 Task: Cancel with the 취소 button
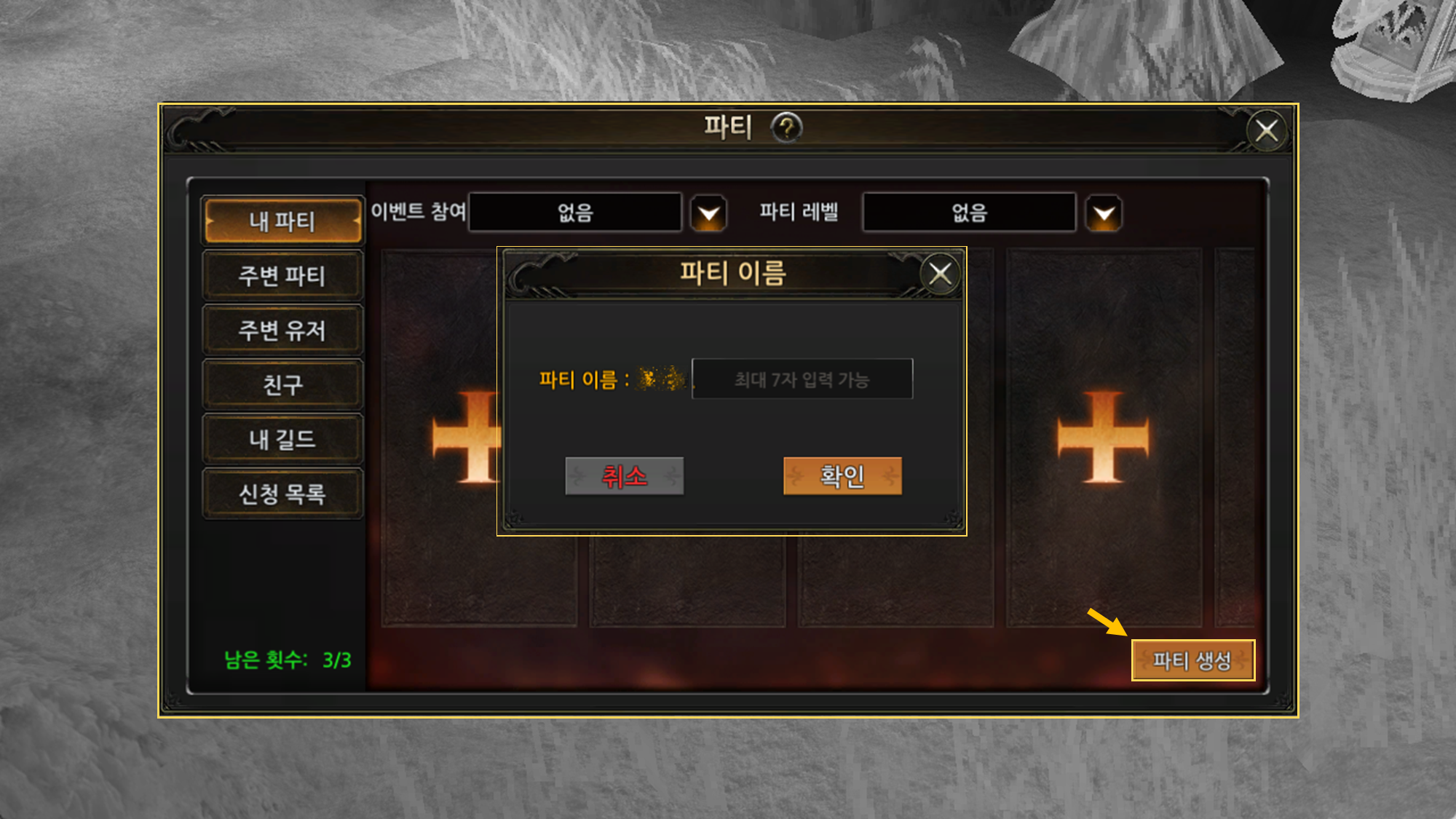click(x=624, y=476)
